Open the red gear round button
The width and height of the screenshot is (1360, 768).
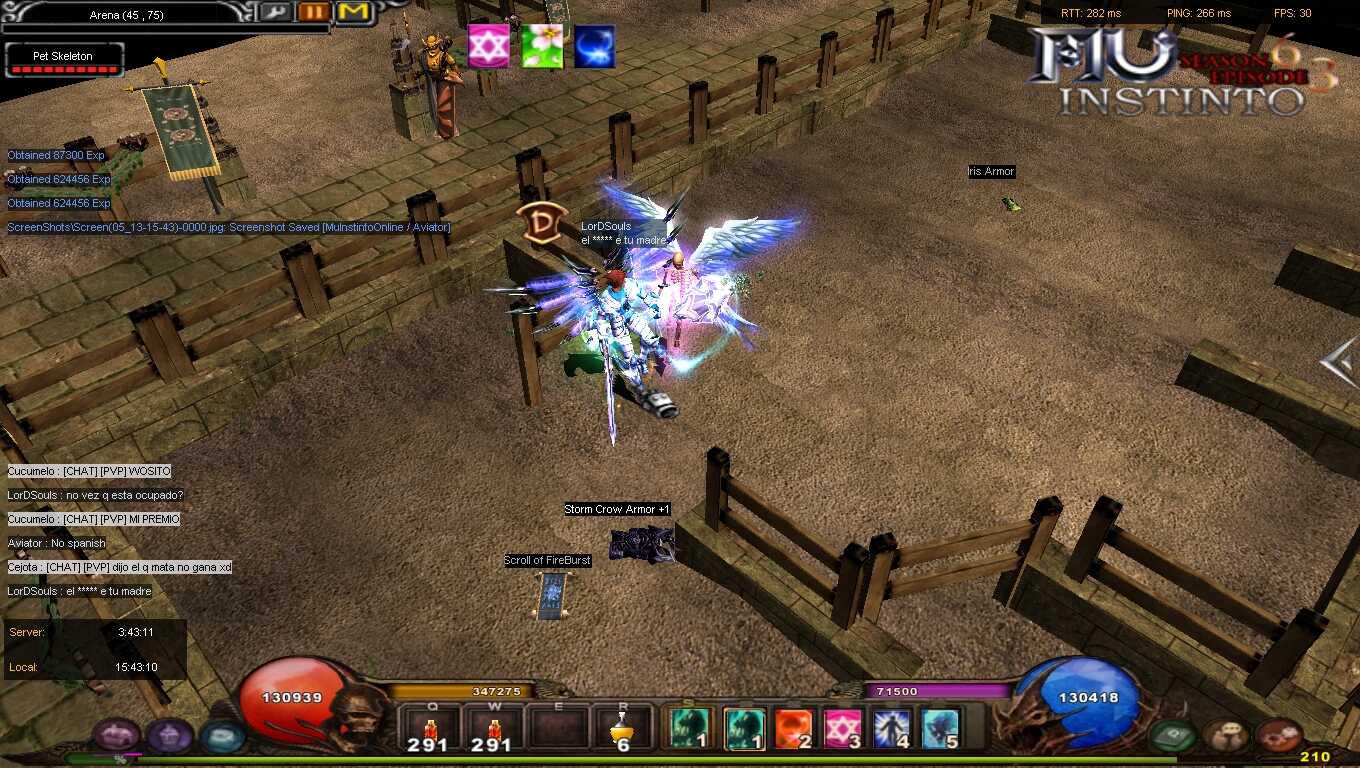(1277, 737)
